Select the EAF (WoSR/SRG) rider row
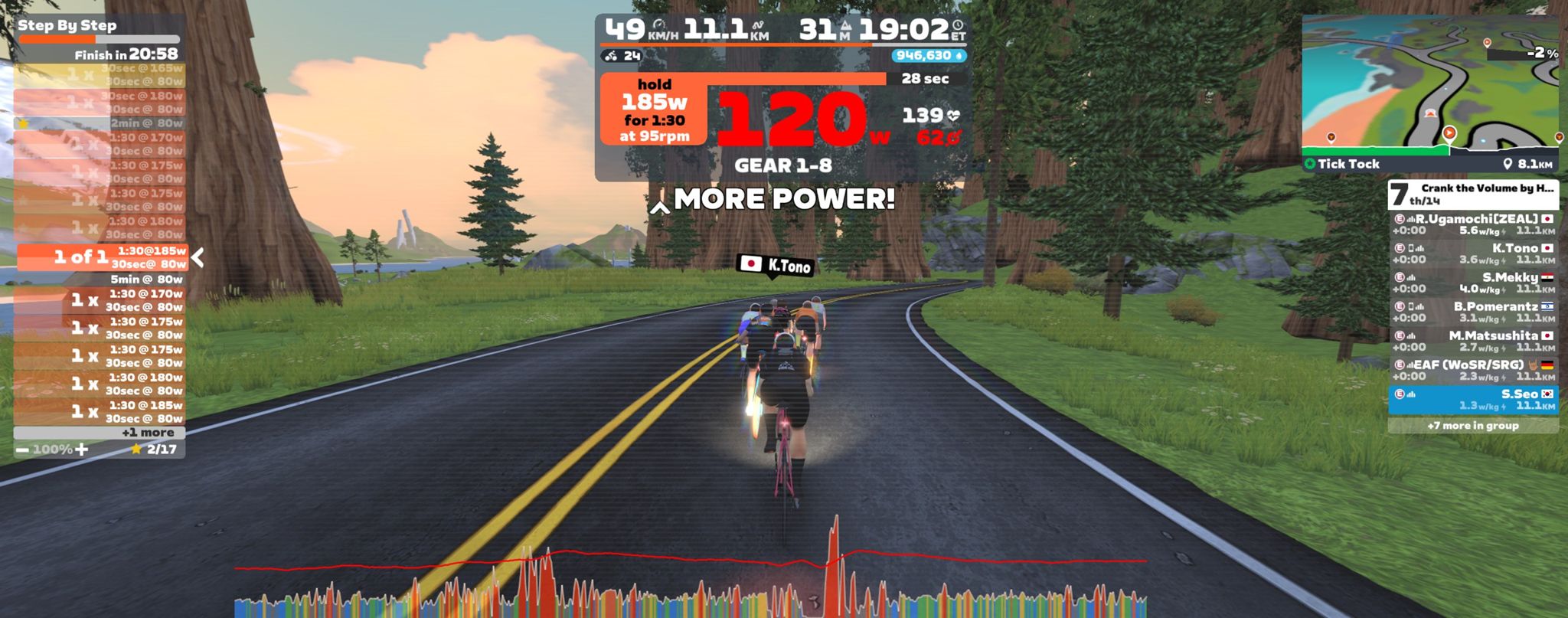The height and width of the screenshot is (618, 1568). tap(1472, 370)
